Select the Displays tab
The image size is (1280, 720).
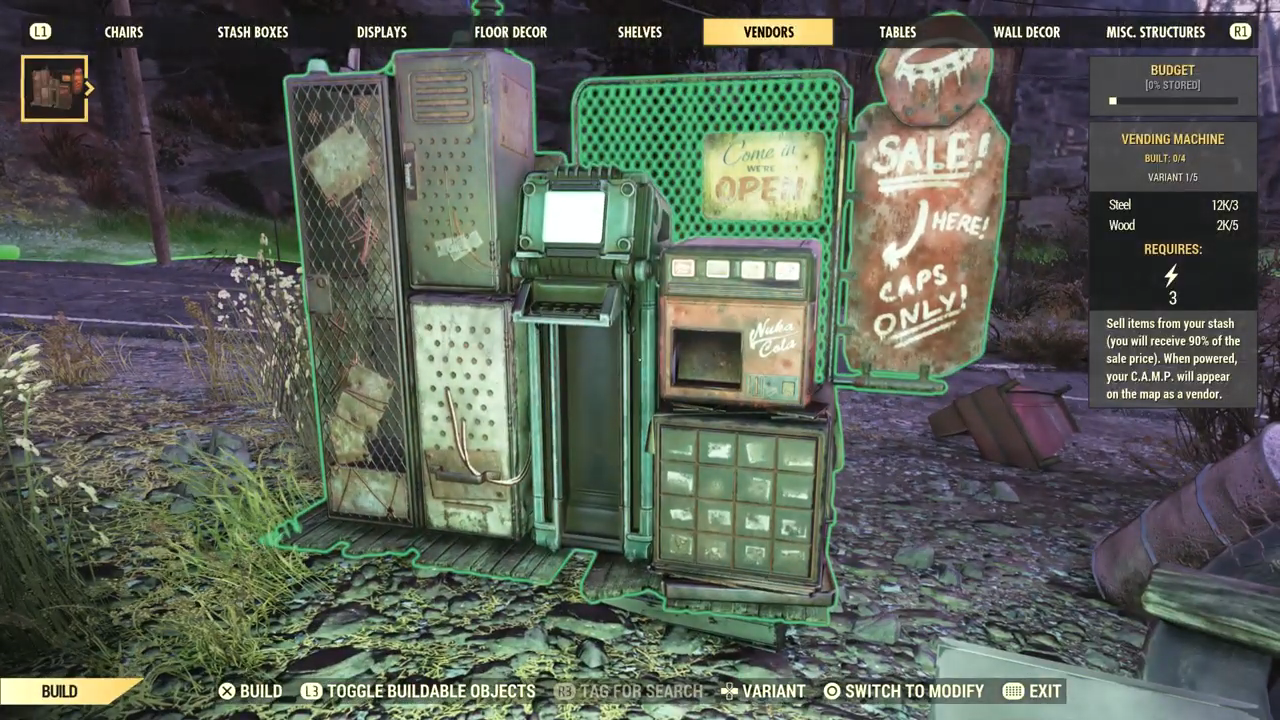pos(382,32)
